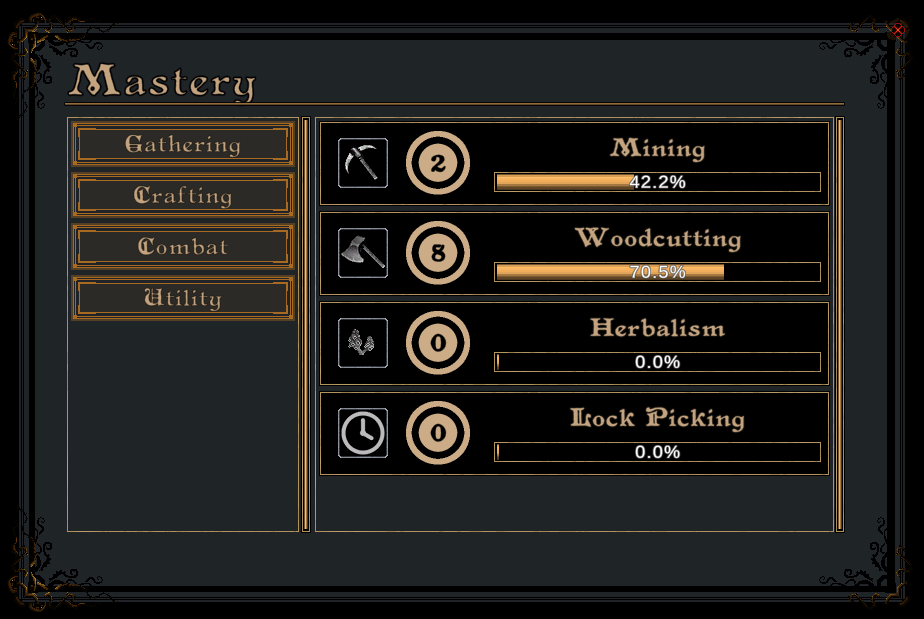
Task: Switch to the Gathering category
Action: pos(183,144)
